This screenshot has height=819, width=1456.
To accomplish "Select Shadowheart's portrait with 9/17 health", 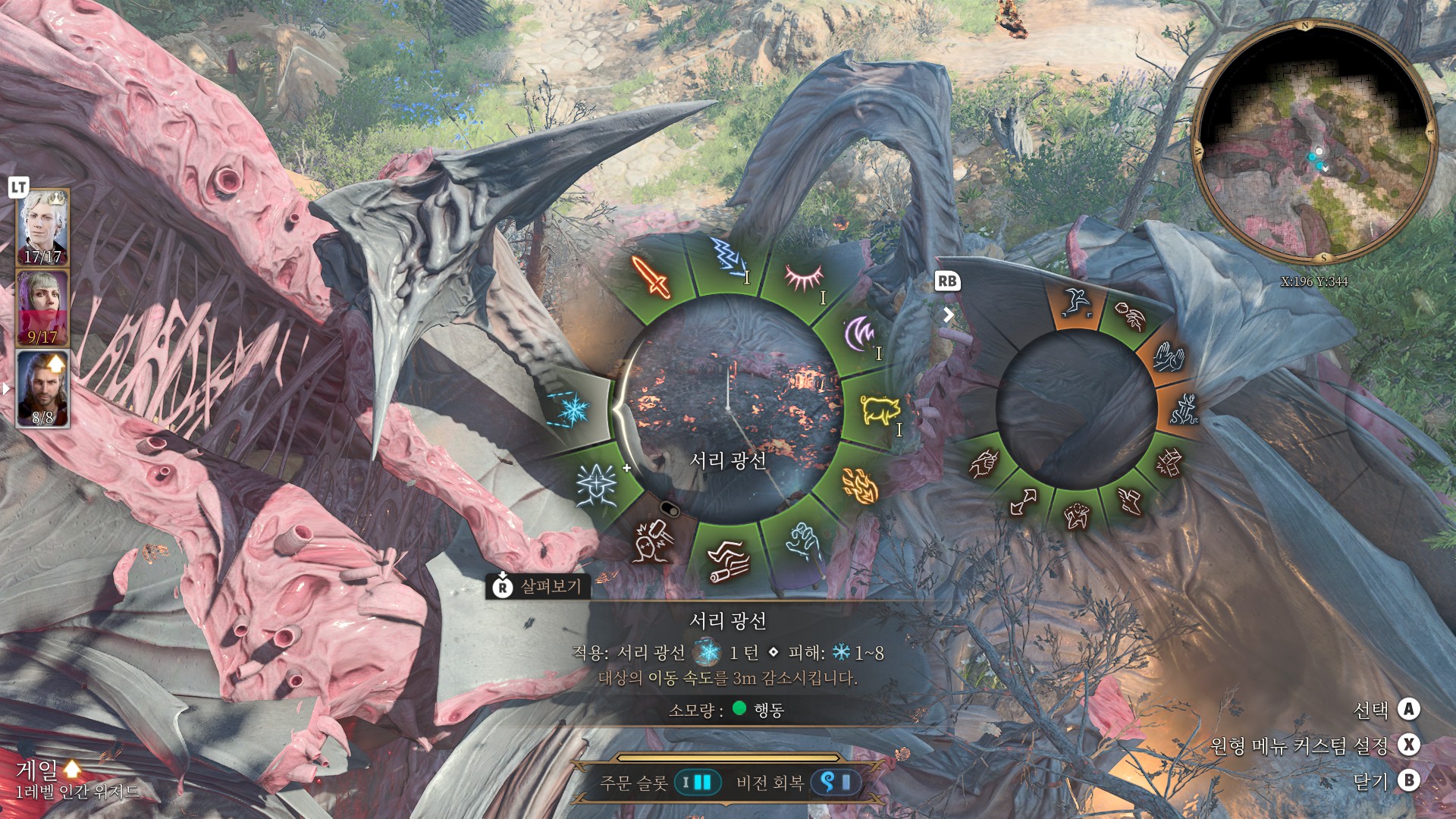I will [43, 308].
